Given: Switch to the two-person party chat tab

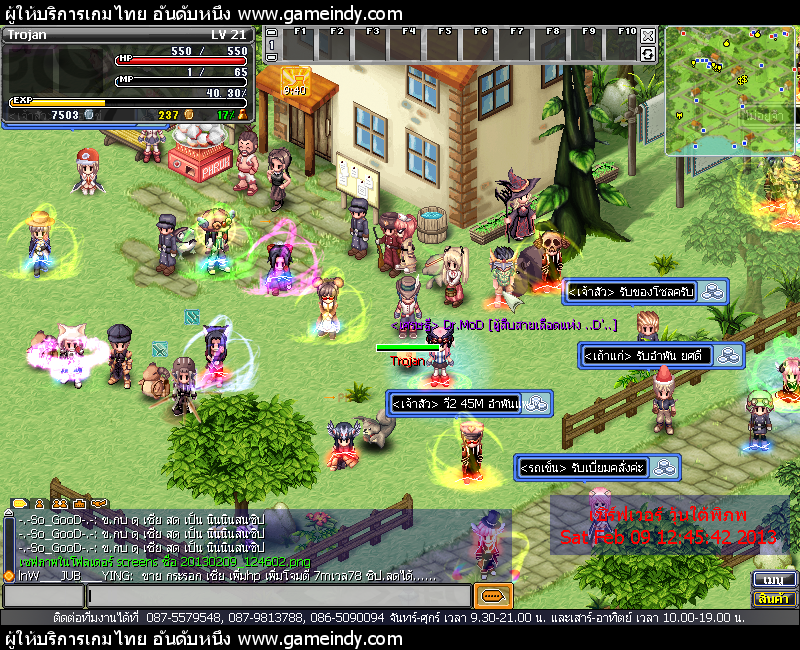Looking at the screenshot, I should (x=59, y=503).
